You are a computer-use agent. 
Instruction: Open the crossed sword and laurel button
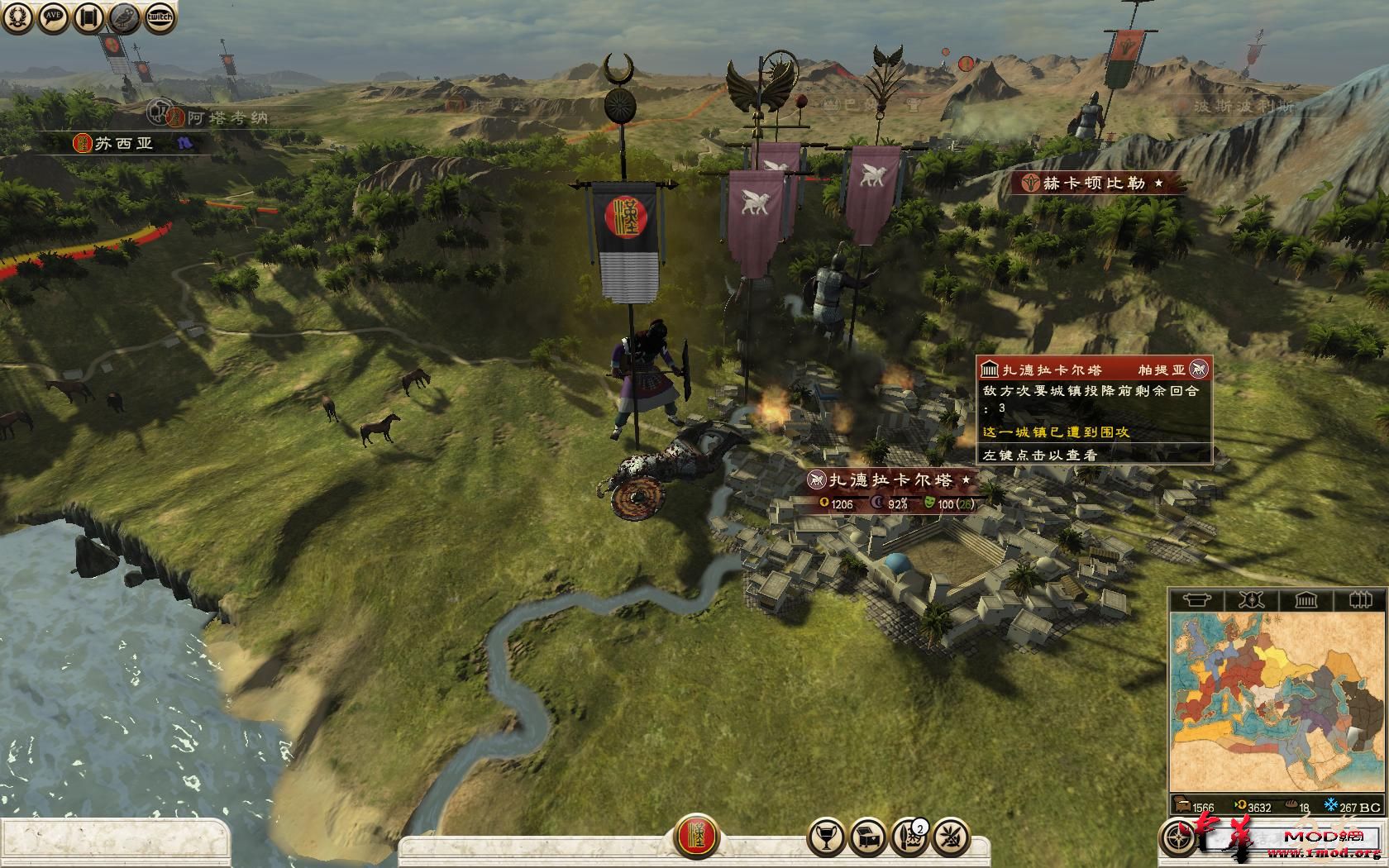[951, 837]
